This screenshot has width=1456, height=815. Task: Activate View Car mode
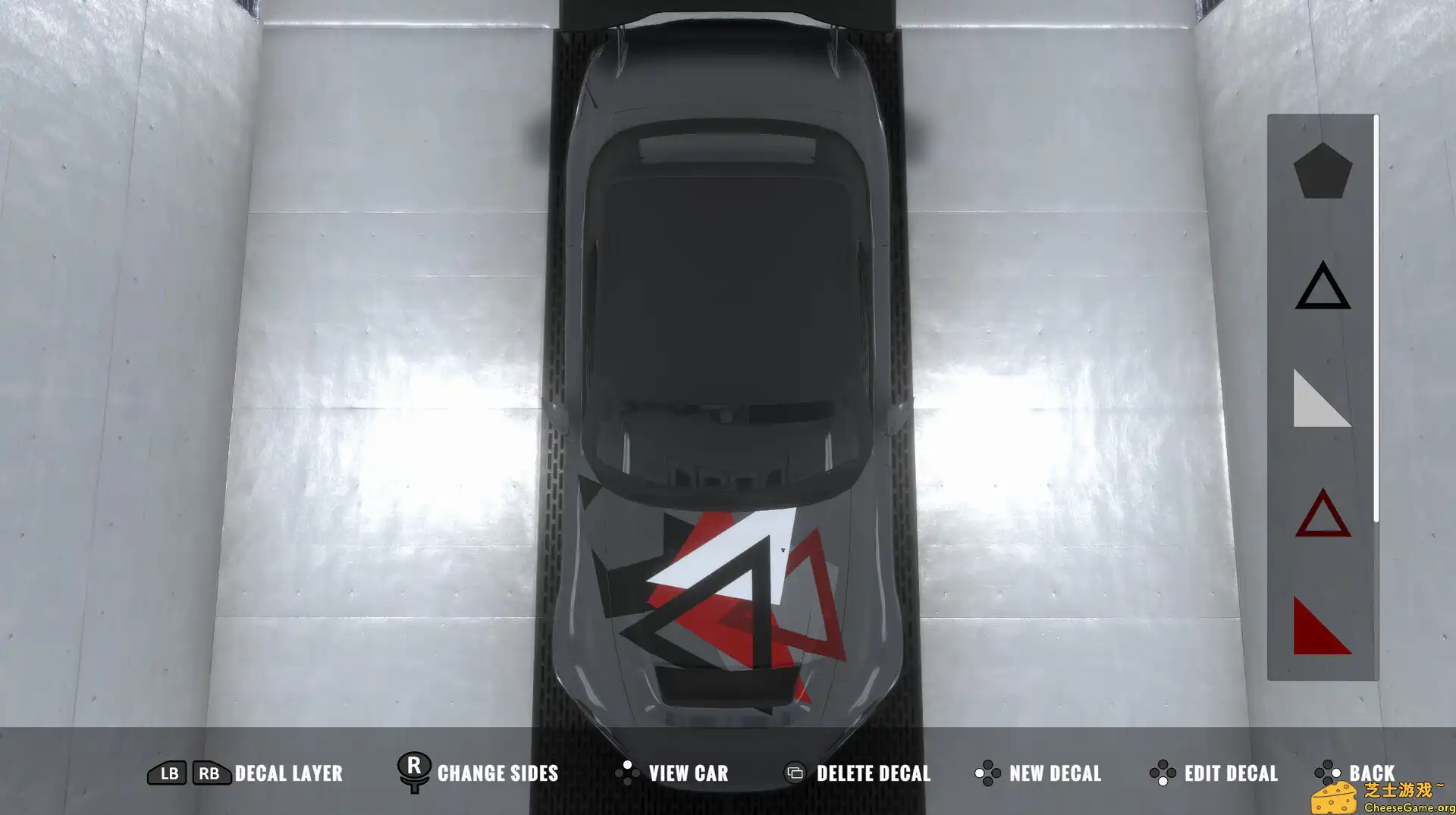click(689, 773)
